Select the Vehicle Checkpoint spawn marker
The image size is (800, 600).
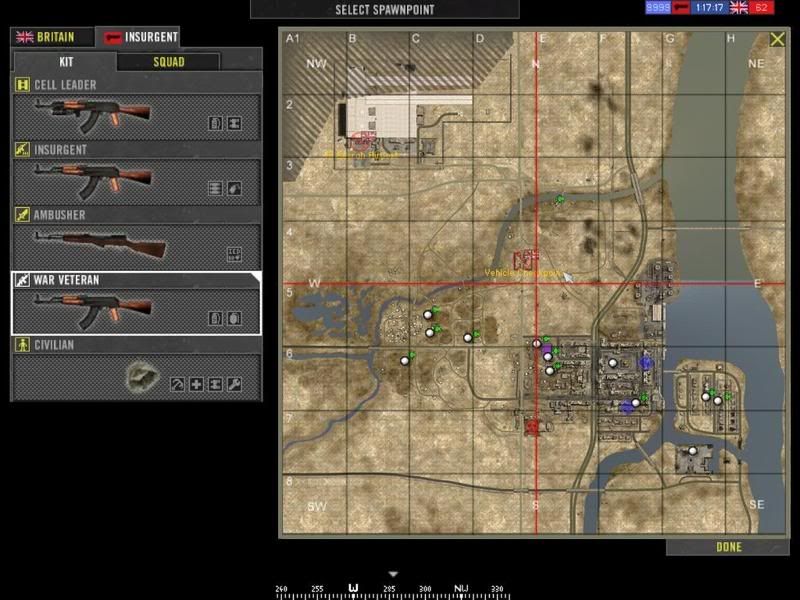[x=527, y=259]
